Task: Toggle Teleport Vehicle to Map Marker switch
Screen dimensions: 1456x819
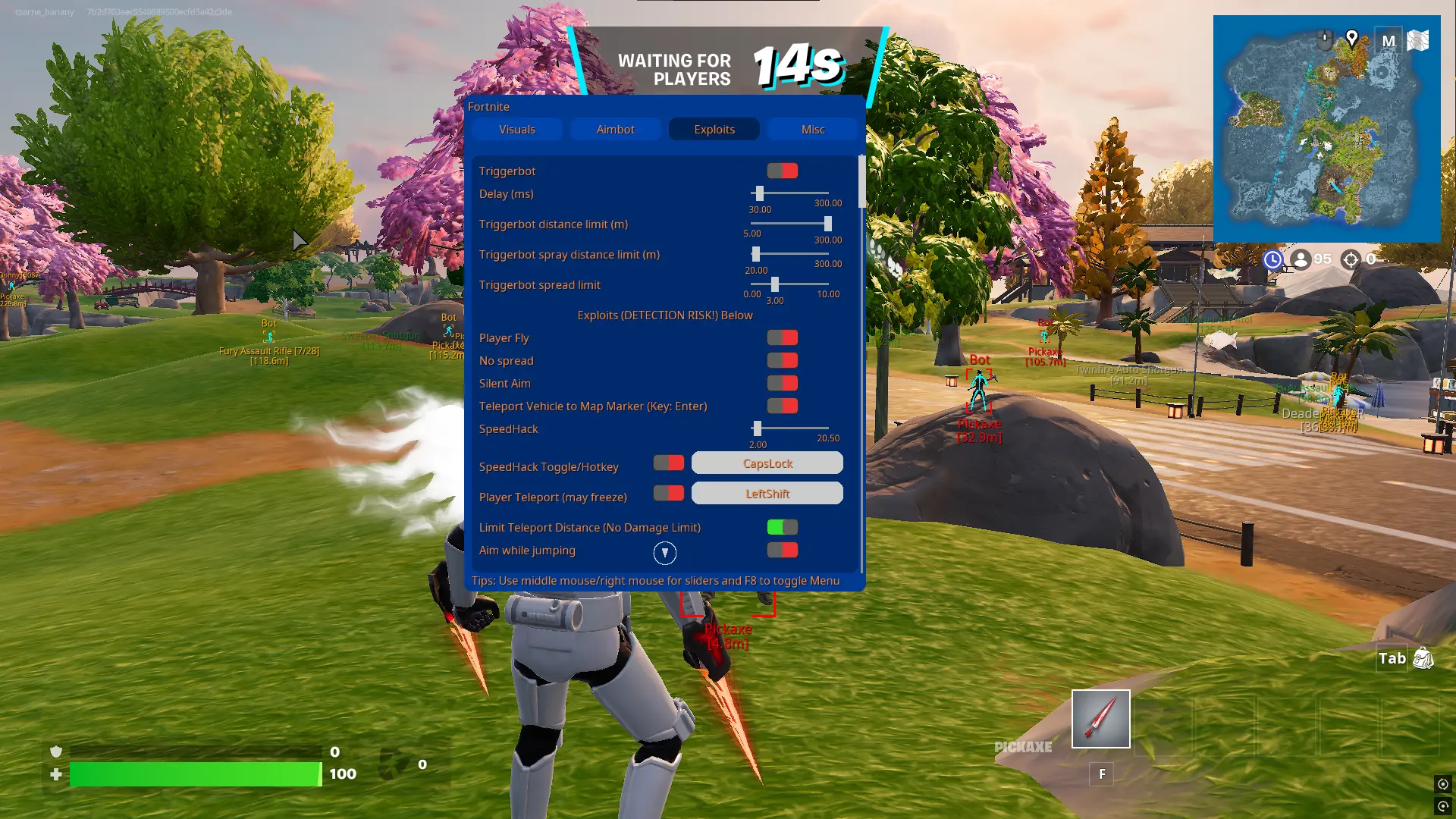Action: pyautogui.click(x=782, y=406)
